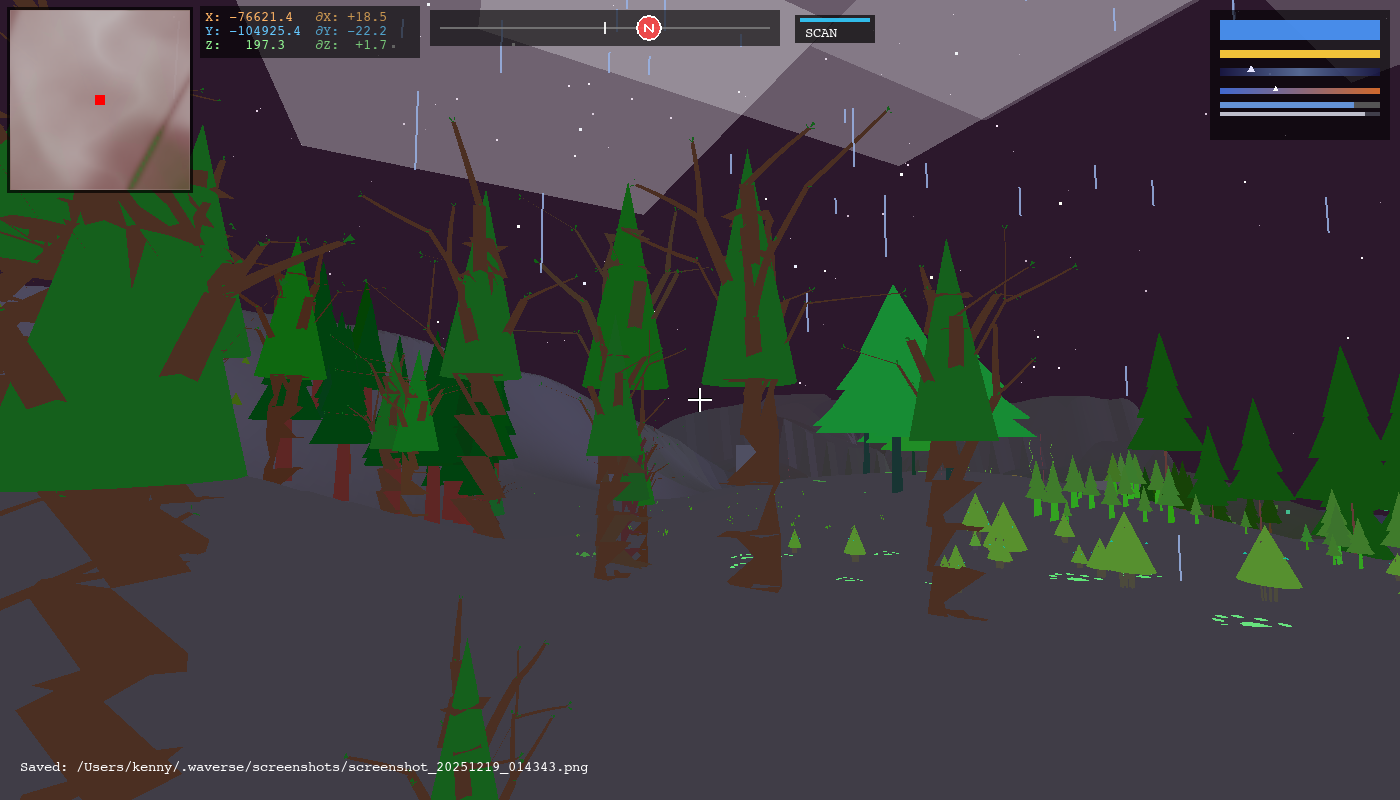1400x800 pixels.
Task: Click the X coordinate readout
Action: [x=248, y=16]
